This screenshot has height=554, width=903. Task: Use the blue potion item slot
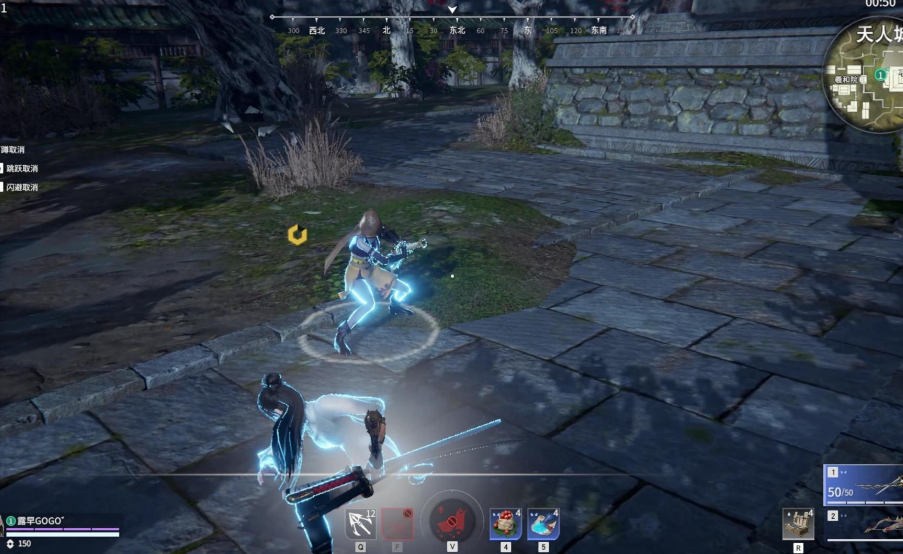point(543,524)
